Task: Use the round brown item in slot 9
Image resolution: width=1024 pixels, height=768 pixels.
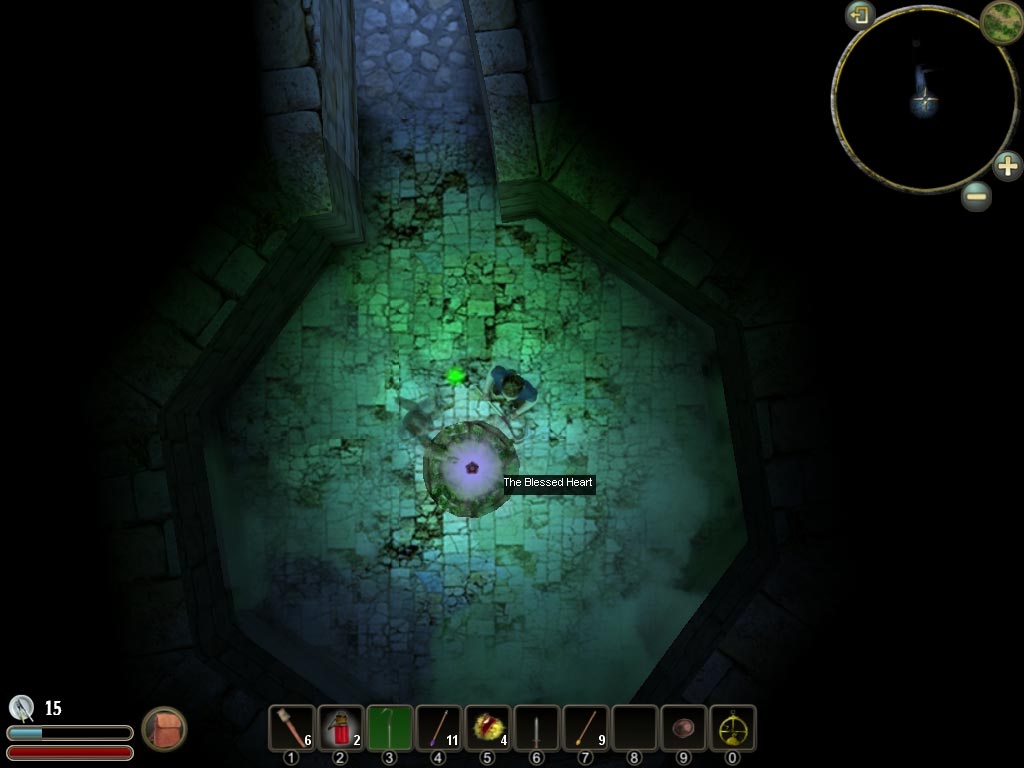Action: [684, 728]
